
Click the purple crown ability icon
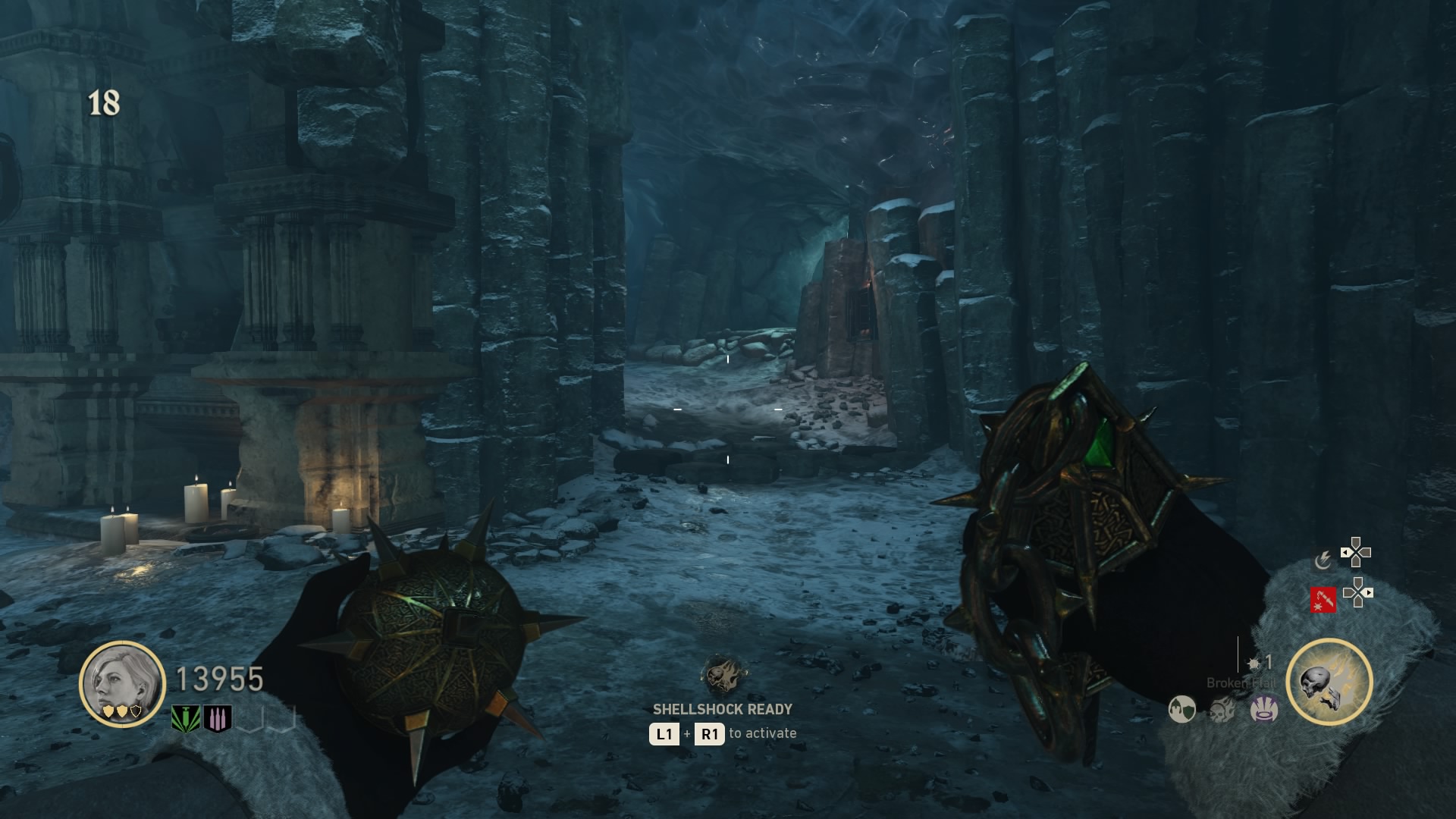[1264, 709]
